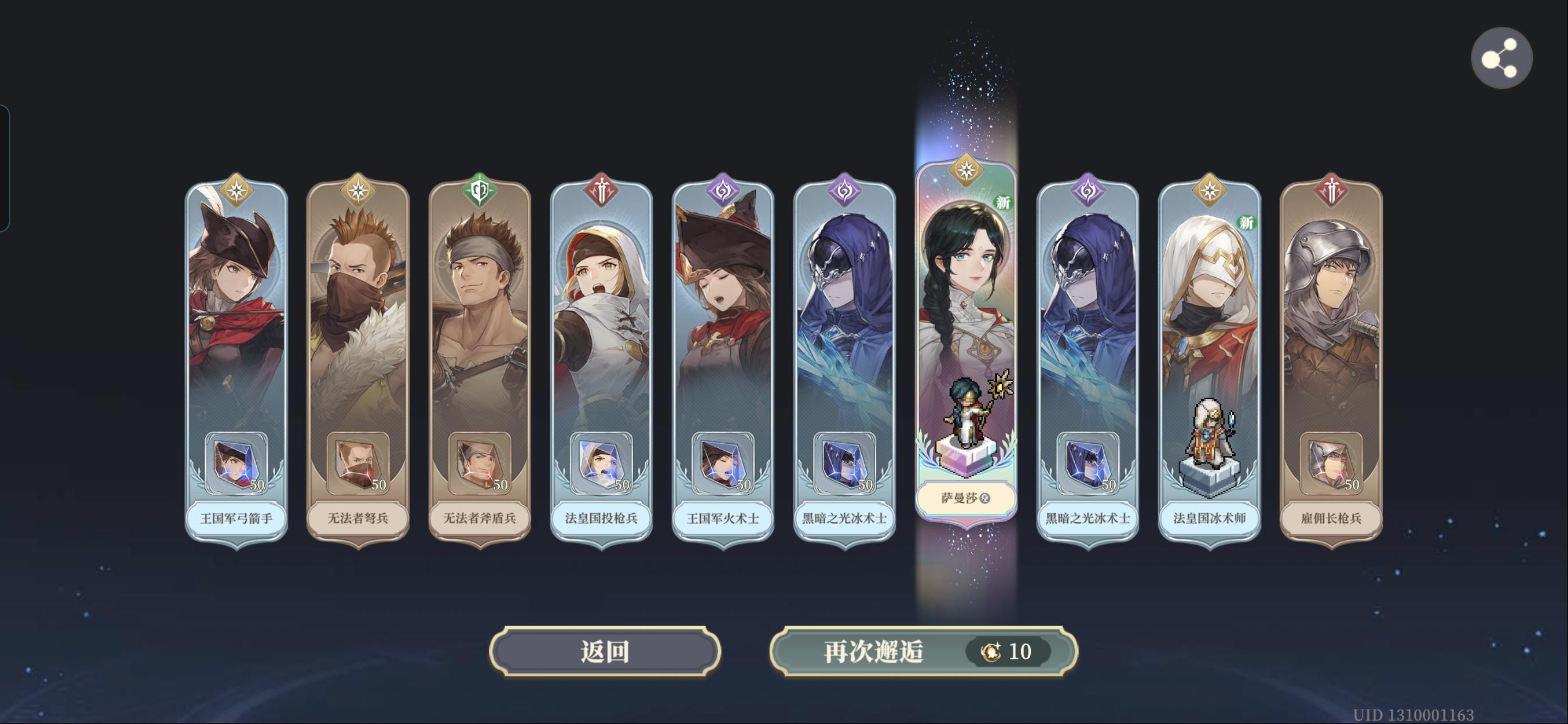Image resolution: width=1568 pixels, height=724 pixels.
Task: Click the green wind emblem on 无法者斧盾兵 card
Action: tap(481, 189)
